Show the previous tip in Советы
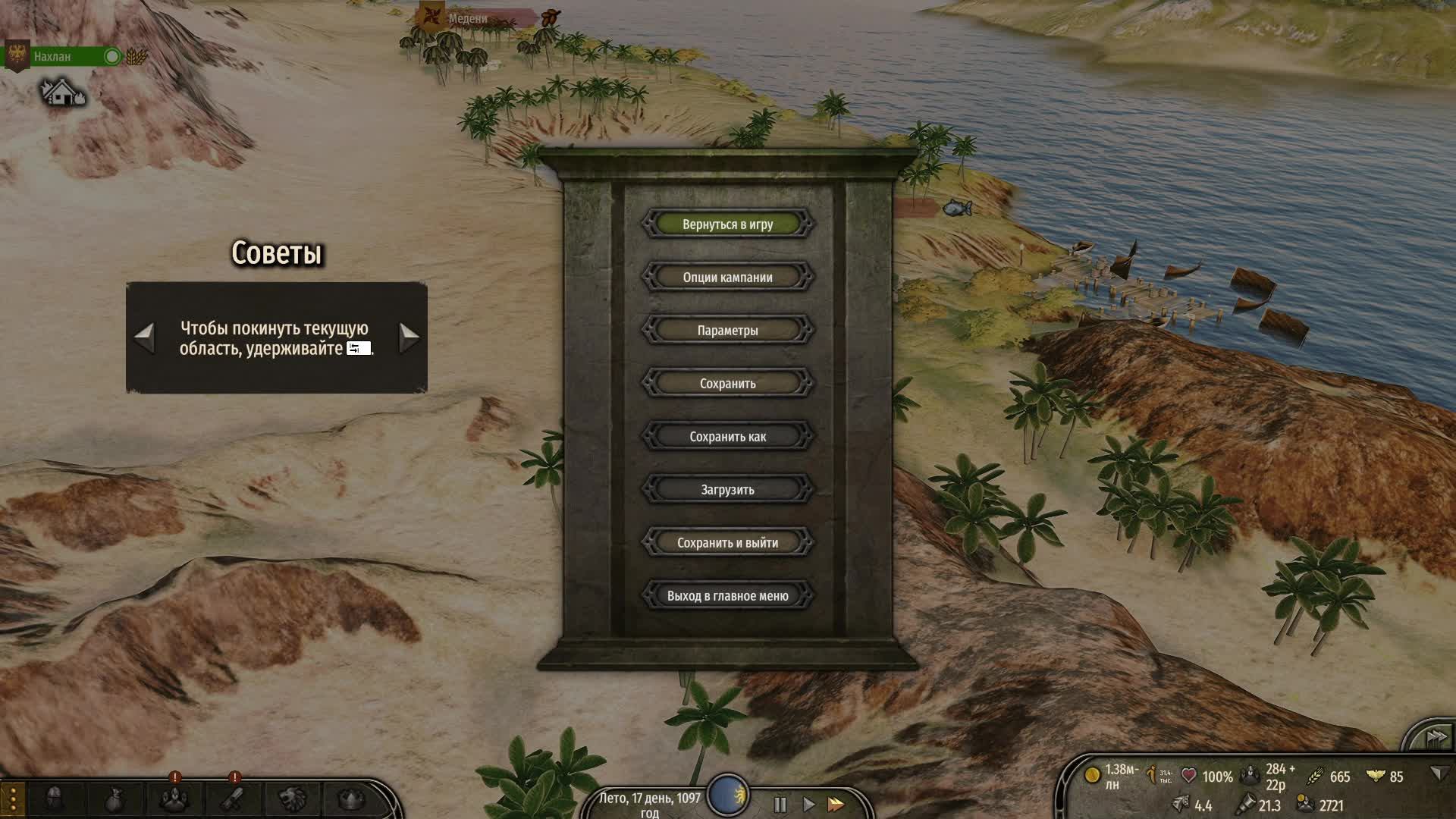Viewport: 1456px width, 819px height. pos(144,337)
